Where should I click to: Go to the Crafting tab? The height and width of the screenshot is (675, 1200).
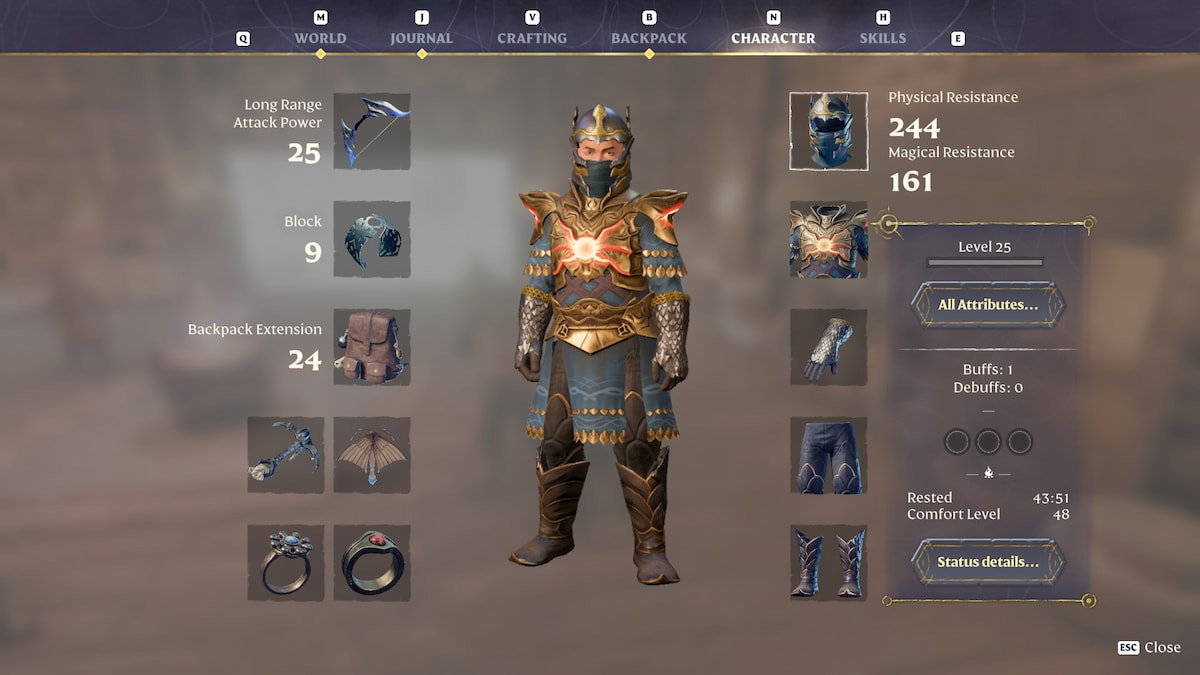(x=532, y=38)
